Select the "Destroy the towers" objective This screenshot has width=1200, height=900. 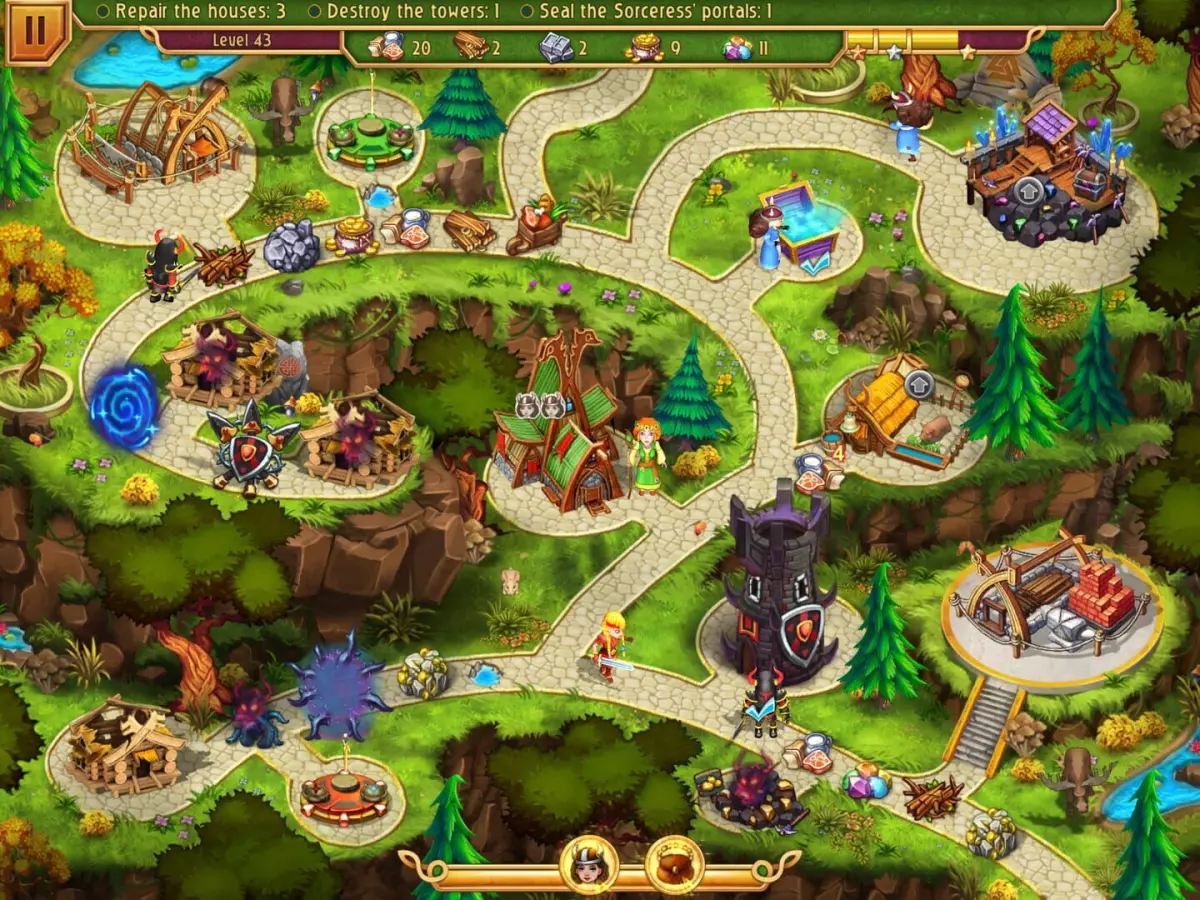tap(403, 12)
